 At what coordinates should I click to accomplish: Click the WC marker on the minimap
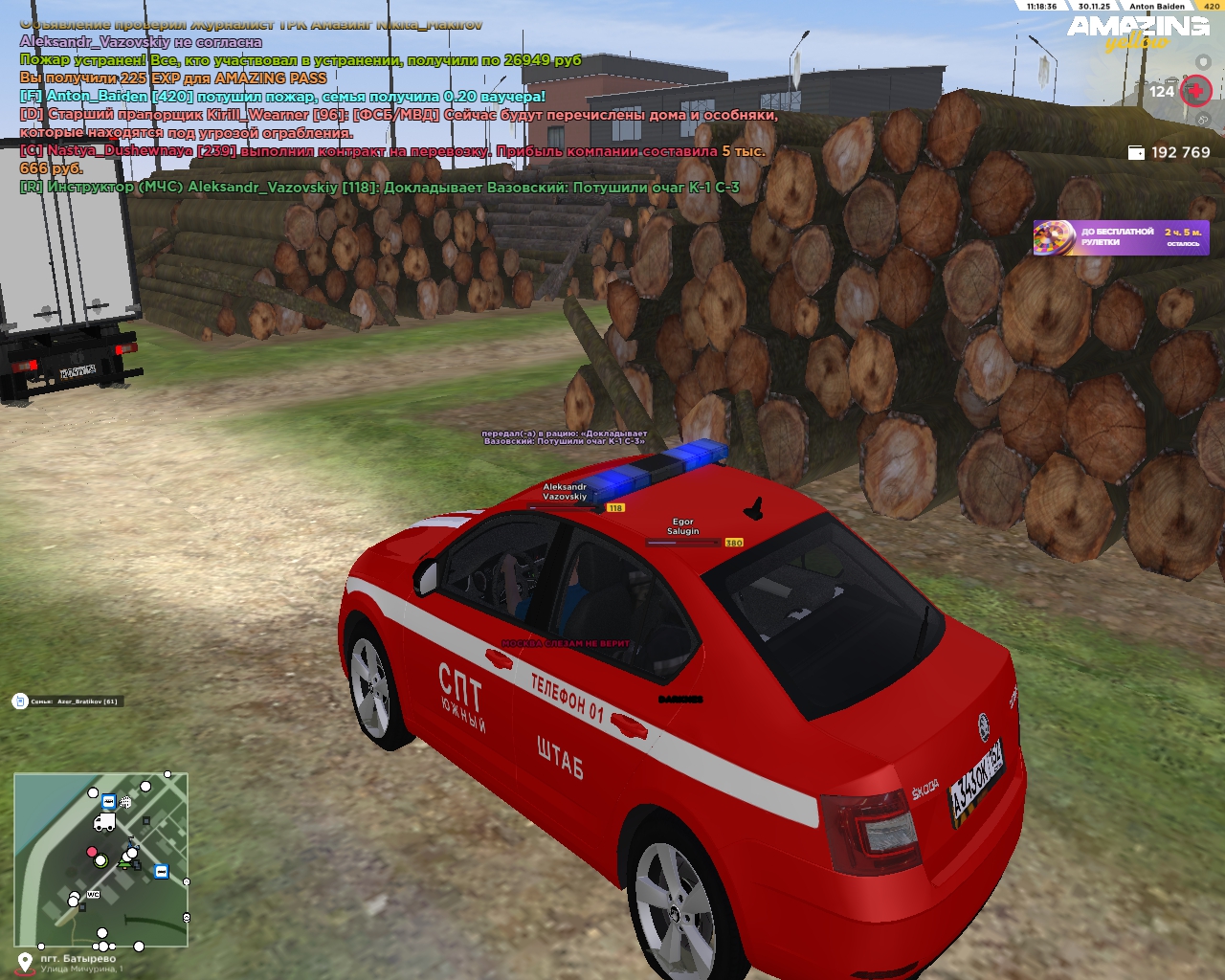click(93, 895)
